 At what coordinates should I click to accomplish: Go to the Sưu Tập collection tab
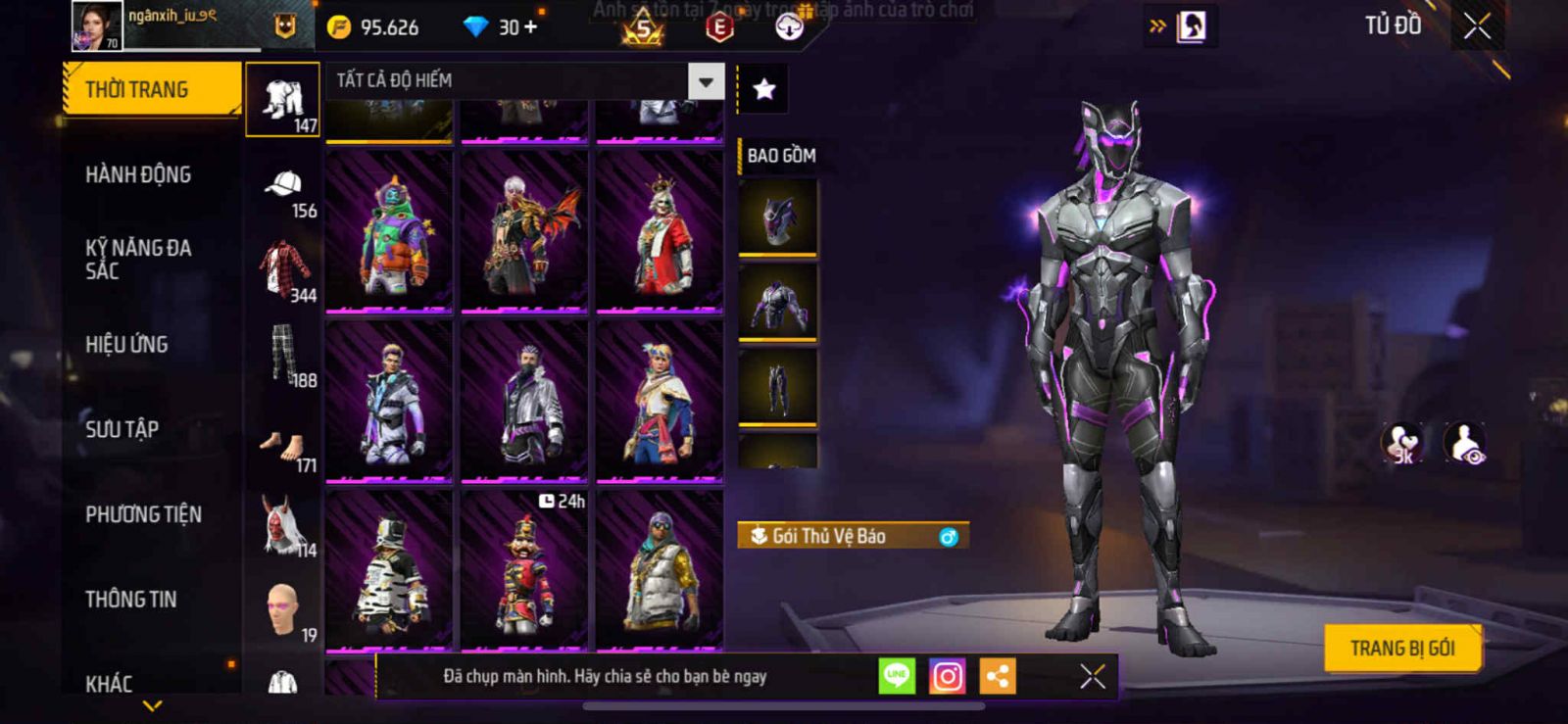click(122, 429)
